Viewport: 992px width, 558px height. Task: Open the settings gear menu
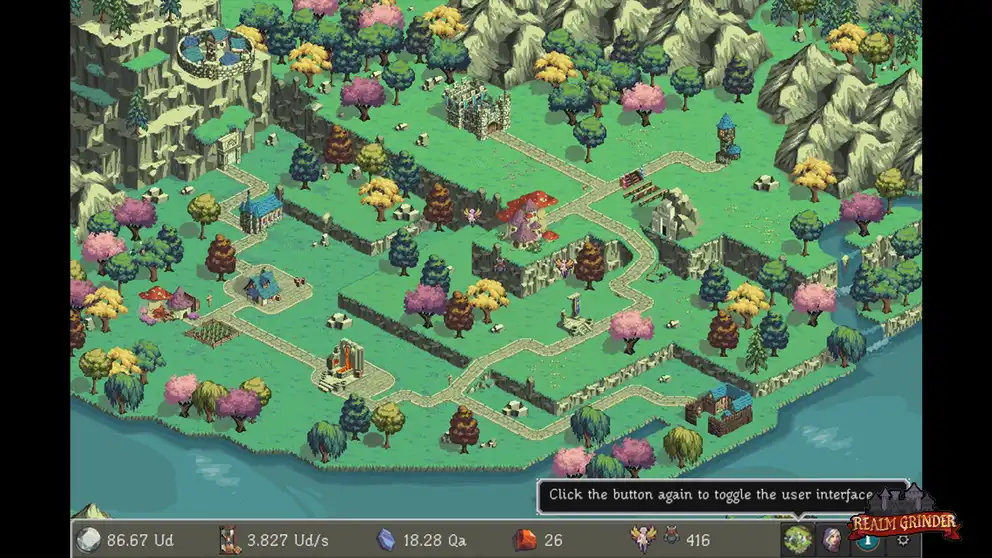coord(903,541)
